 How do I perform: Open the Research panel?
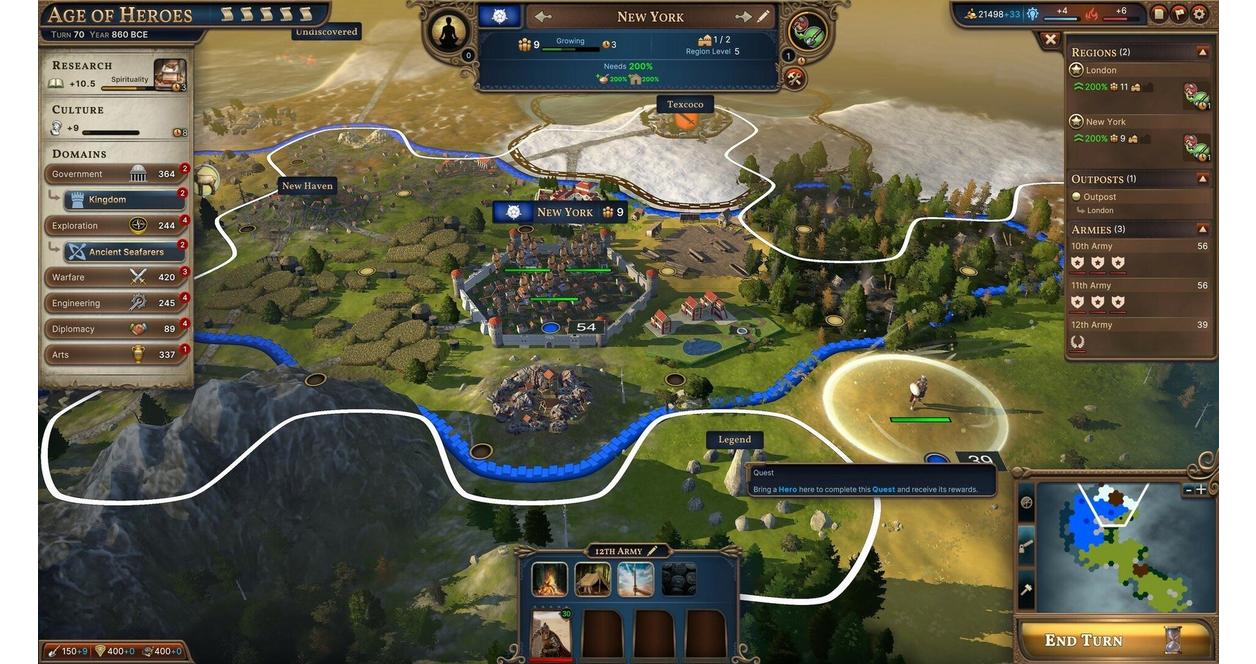click(118, 74)
